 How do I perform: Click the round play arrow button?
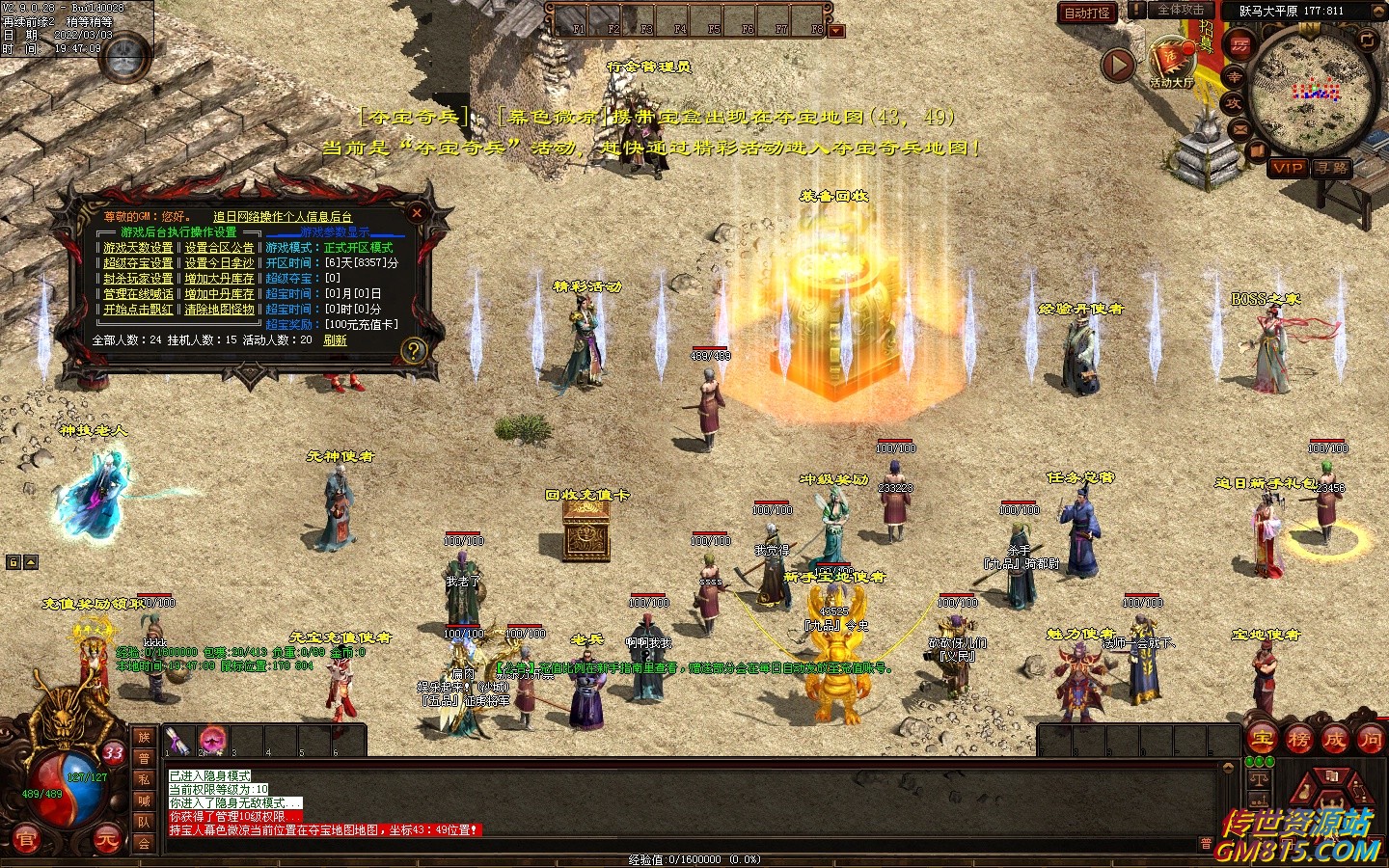(1118, 66)
